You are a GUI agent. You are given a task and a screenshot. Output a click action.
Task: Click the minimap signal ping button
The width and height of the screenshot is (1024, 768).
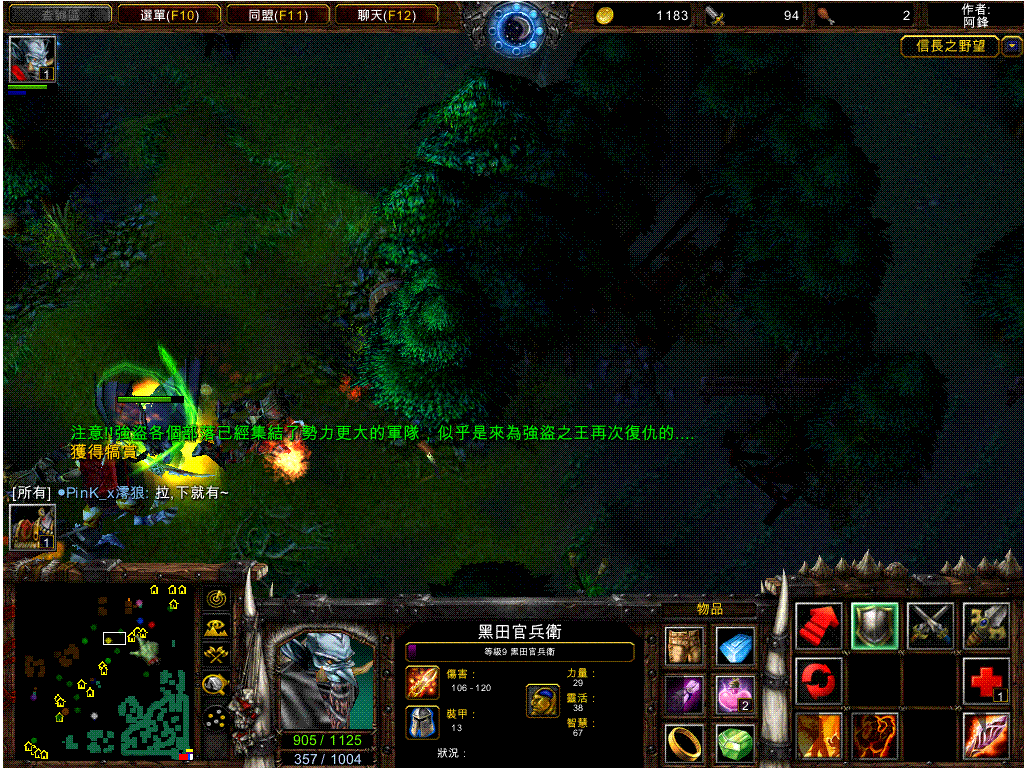(x=215, y=598)
